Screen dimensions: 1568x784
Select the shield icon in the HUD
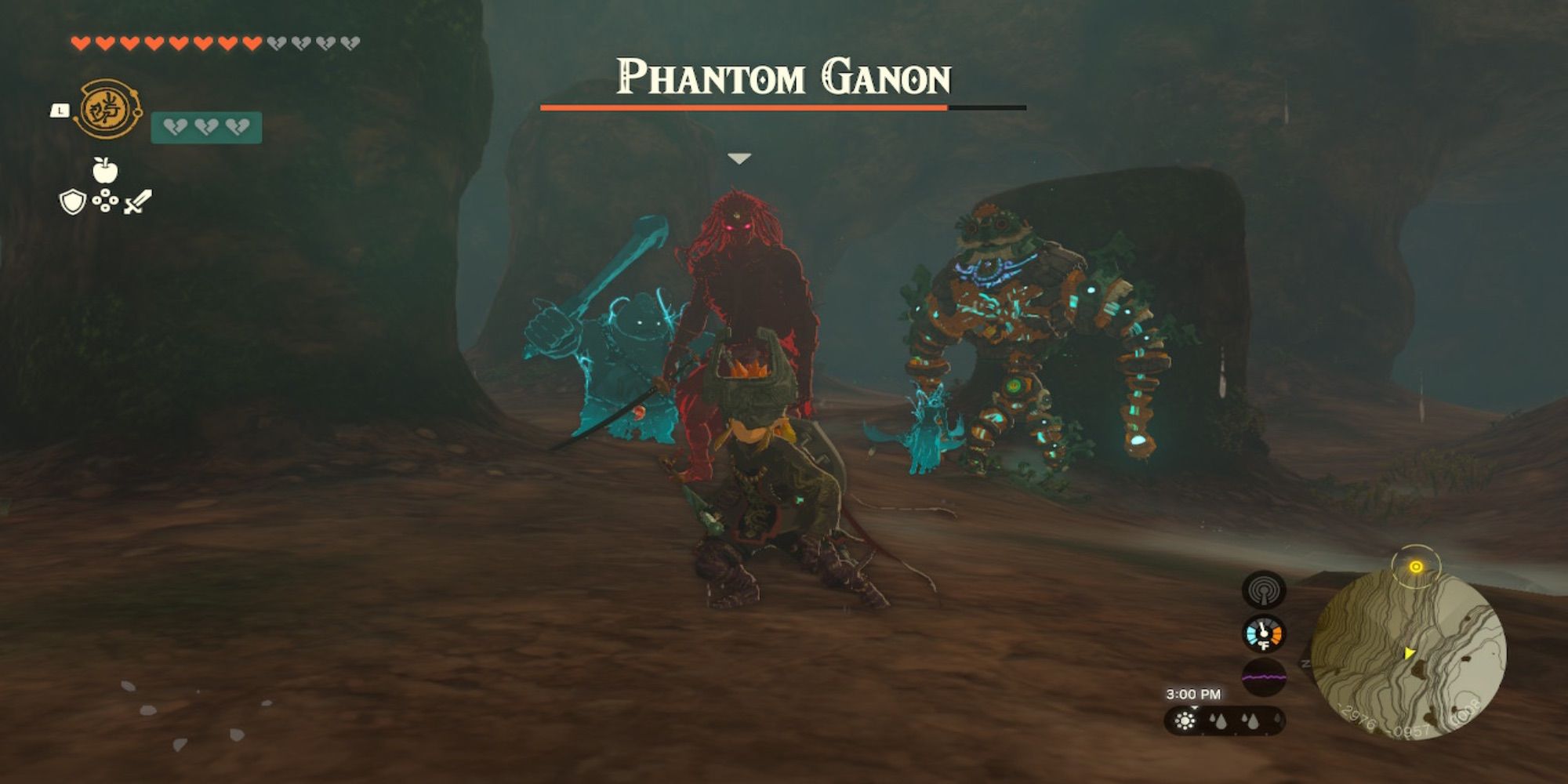tap(73, 201)
